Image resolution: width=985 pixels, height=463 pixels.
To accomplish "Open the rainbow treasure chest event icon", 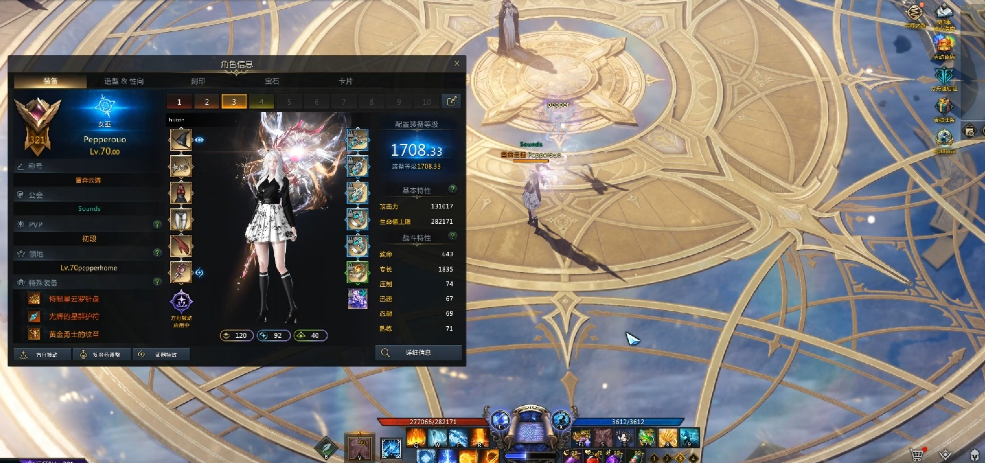I will (x=944, y=42).
